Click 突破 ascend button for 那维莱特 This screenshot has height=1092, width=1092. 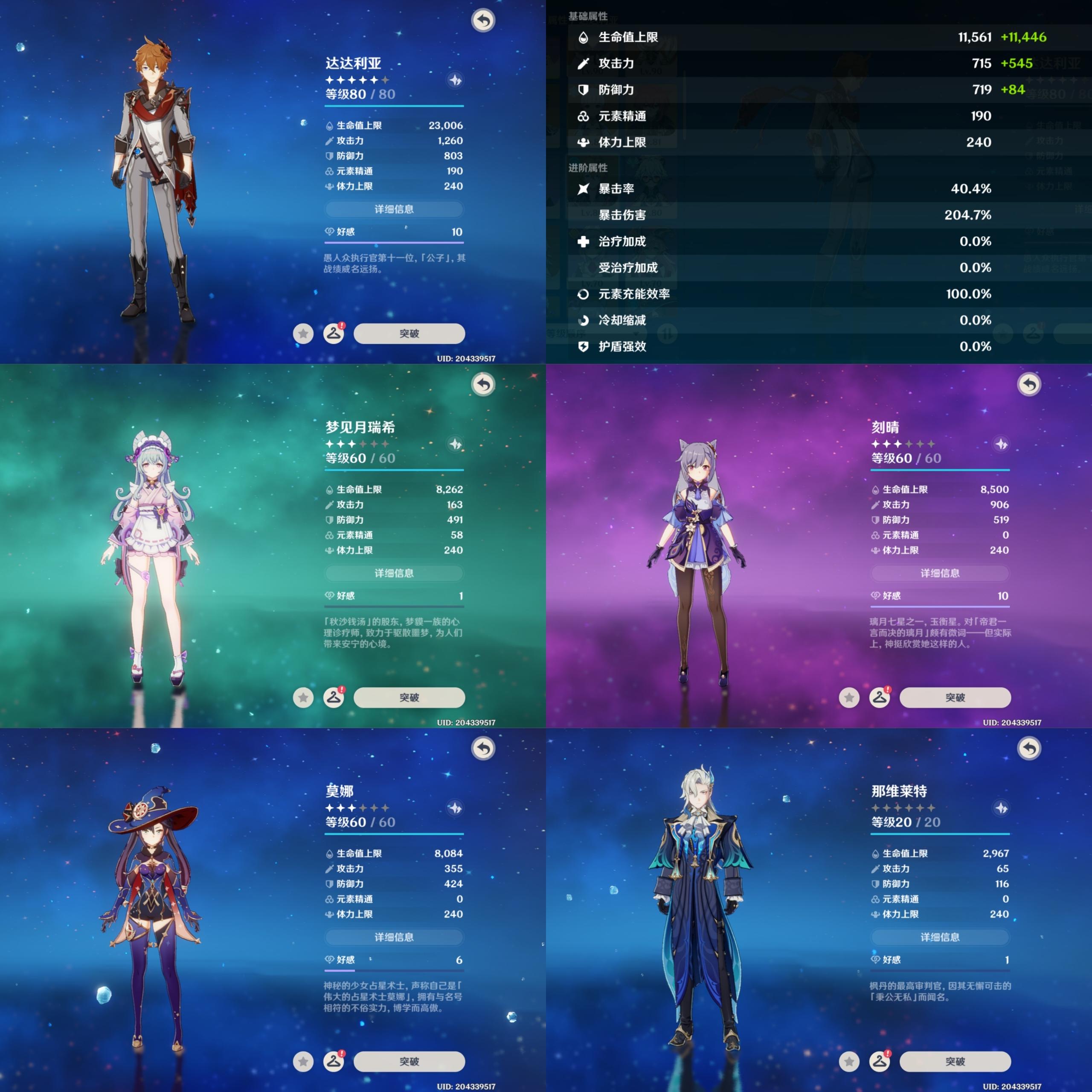[955, 1061]
